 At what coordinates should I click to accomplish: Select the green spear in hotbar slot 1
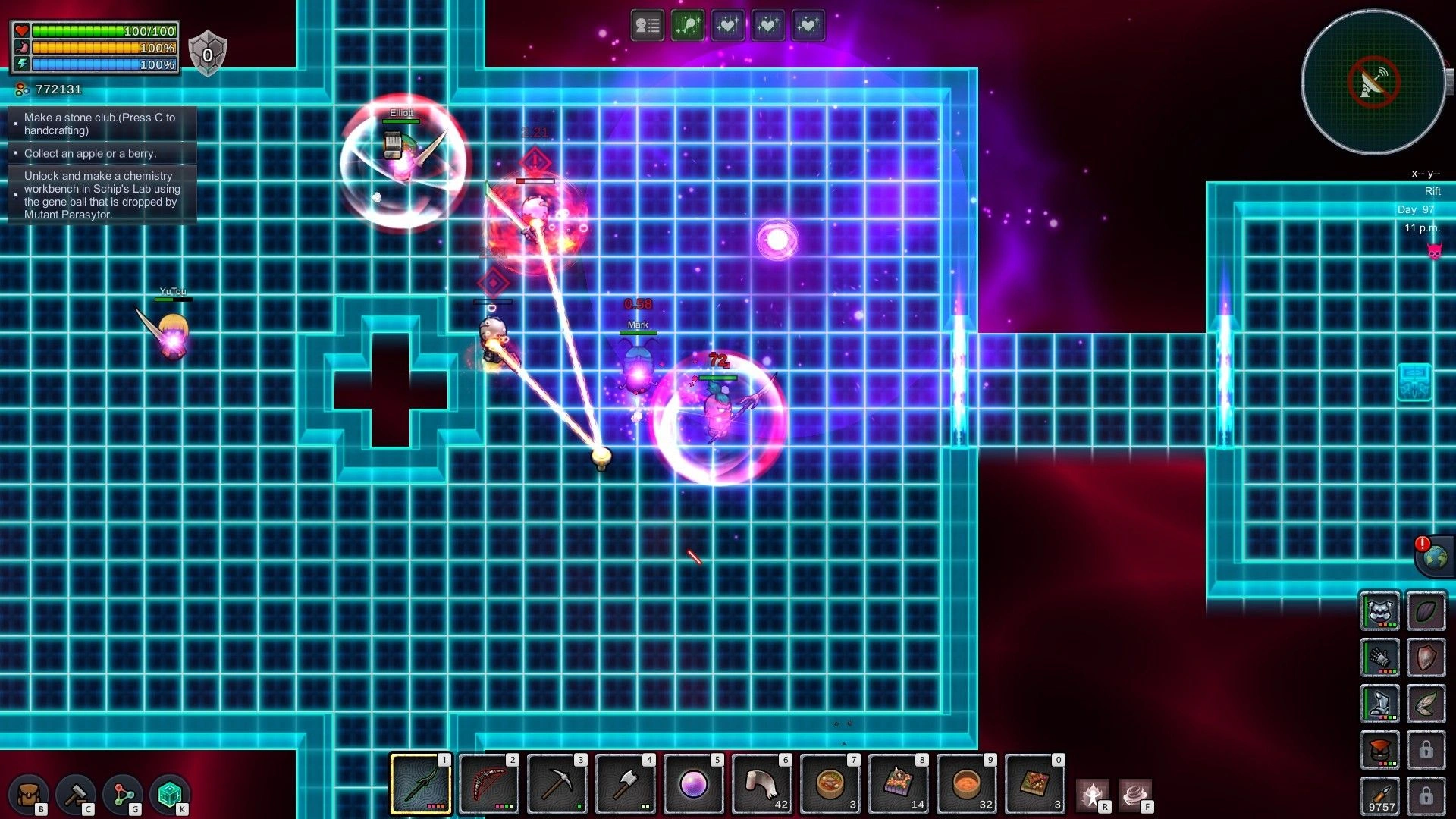[421, 784]
